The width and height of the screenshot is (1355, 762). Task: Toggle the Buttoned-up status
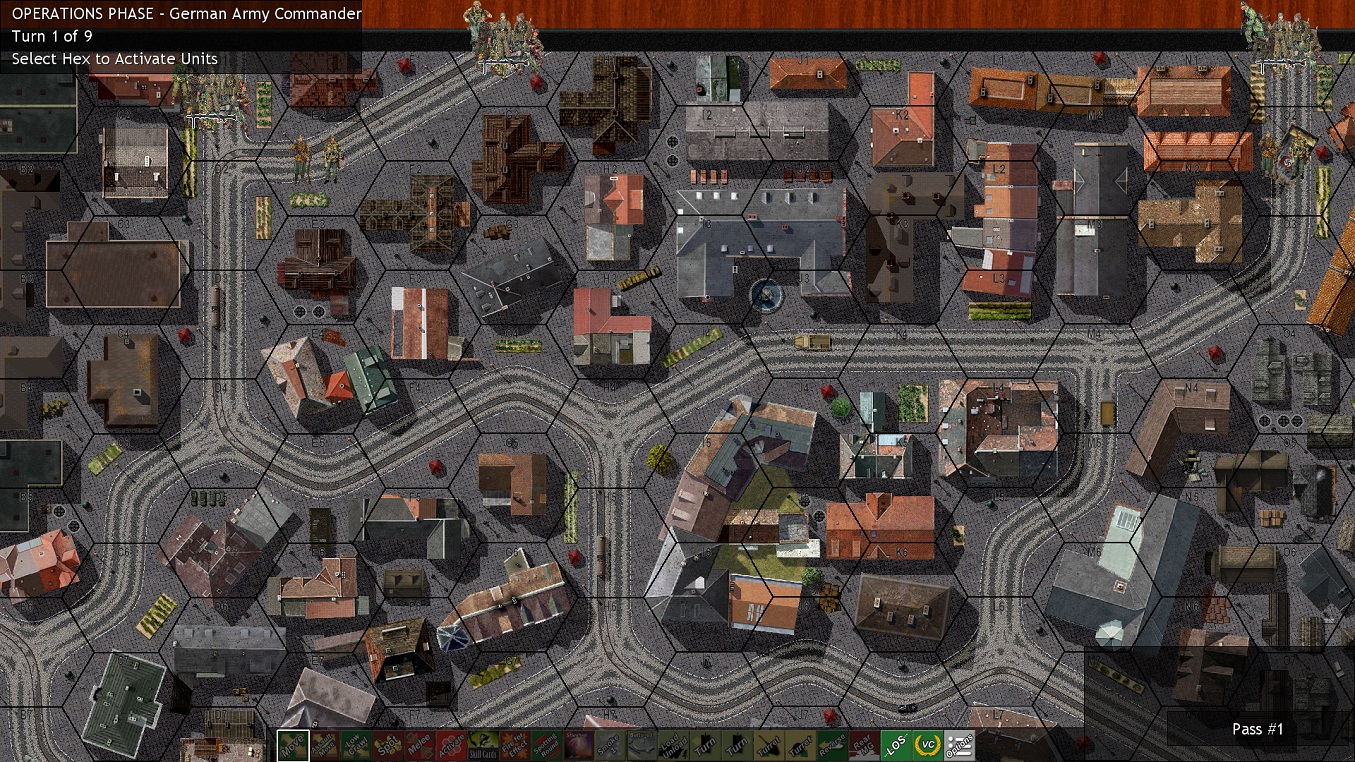(640, 745)
